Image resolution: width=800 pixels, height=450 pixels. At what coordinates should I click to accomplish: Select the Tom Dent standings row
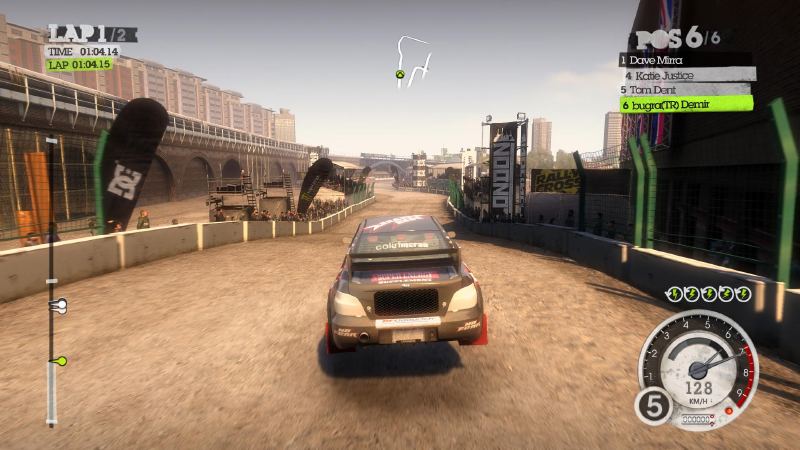[685, 88]
